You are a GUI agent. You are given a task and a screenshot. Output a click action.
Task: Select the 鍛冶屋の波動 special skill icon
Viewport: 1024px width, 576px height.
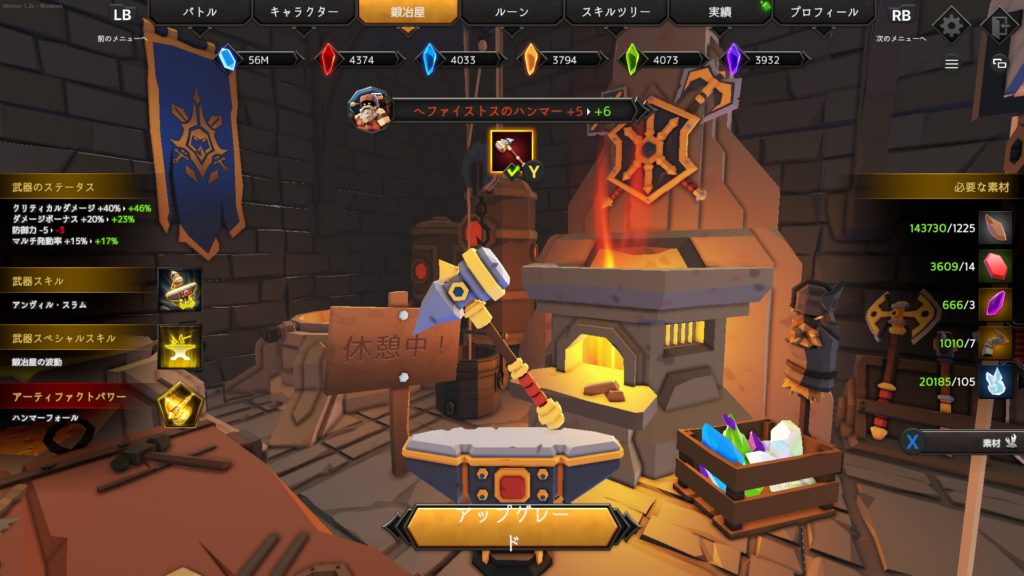click(180, 347)
